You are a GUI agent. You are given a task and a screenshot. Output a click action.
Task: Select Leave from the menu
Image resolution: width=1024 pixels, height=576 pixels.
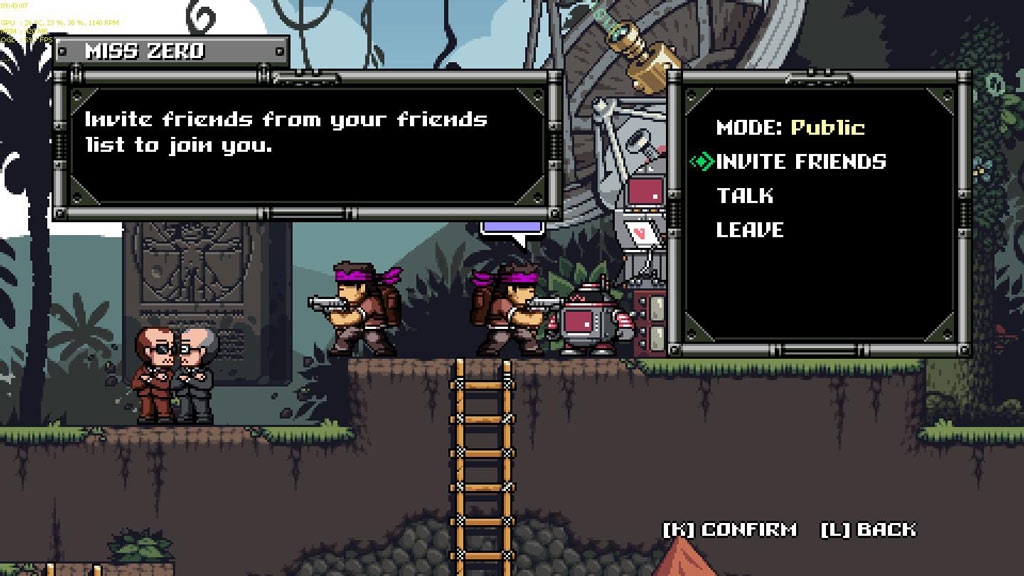click(x=750, y=229)
